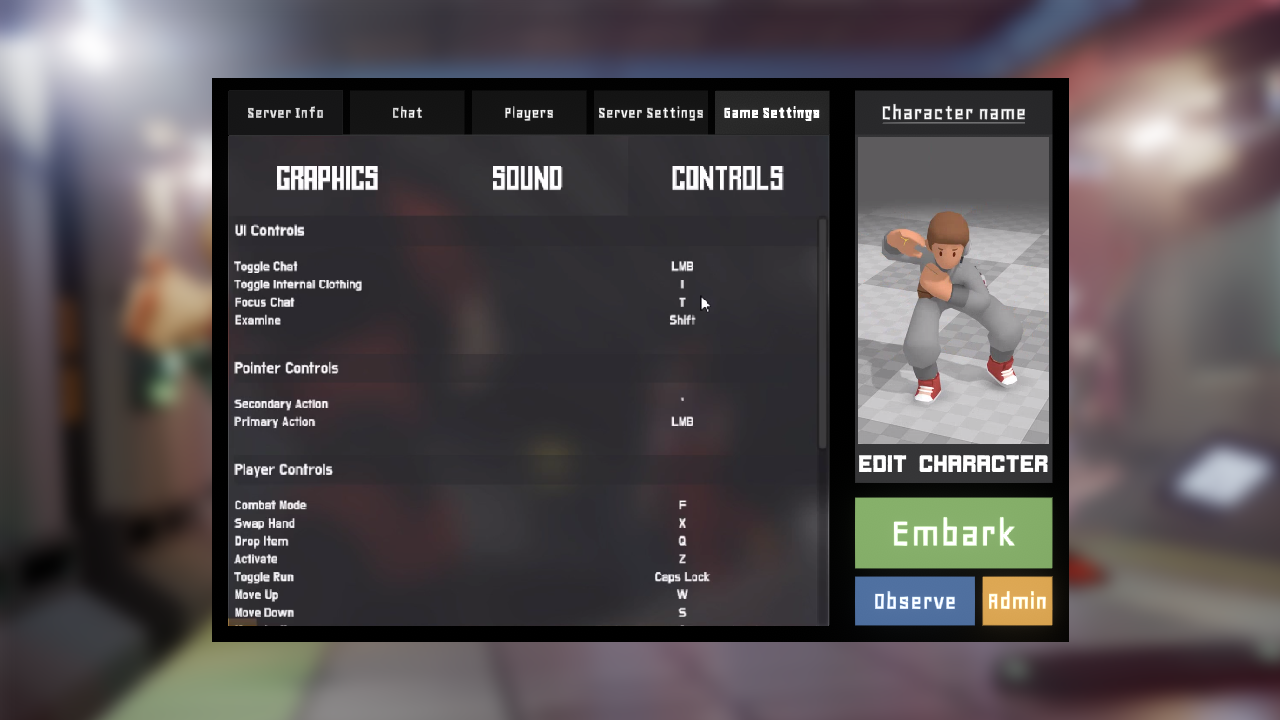Choose the Observe button
The width and height of the screenshot is (1280, 720).
pyautogui.click(x=914, y=601)
